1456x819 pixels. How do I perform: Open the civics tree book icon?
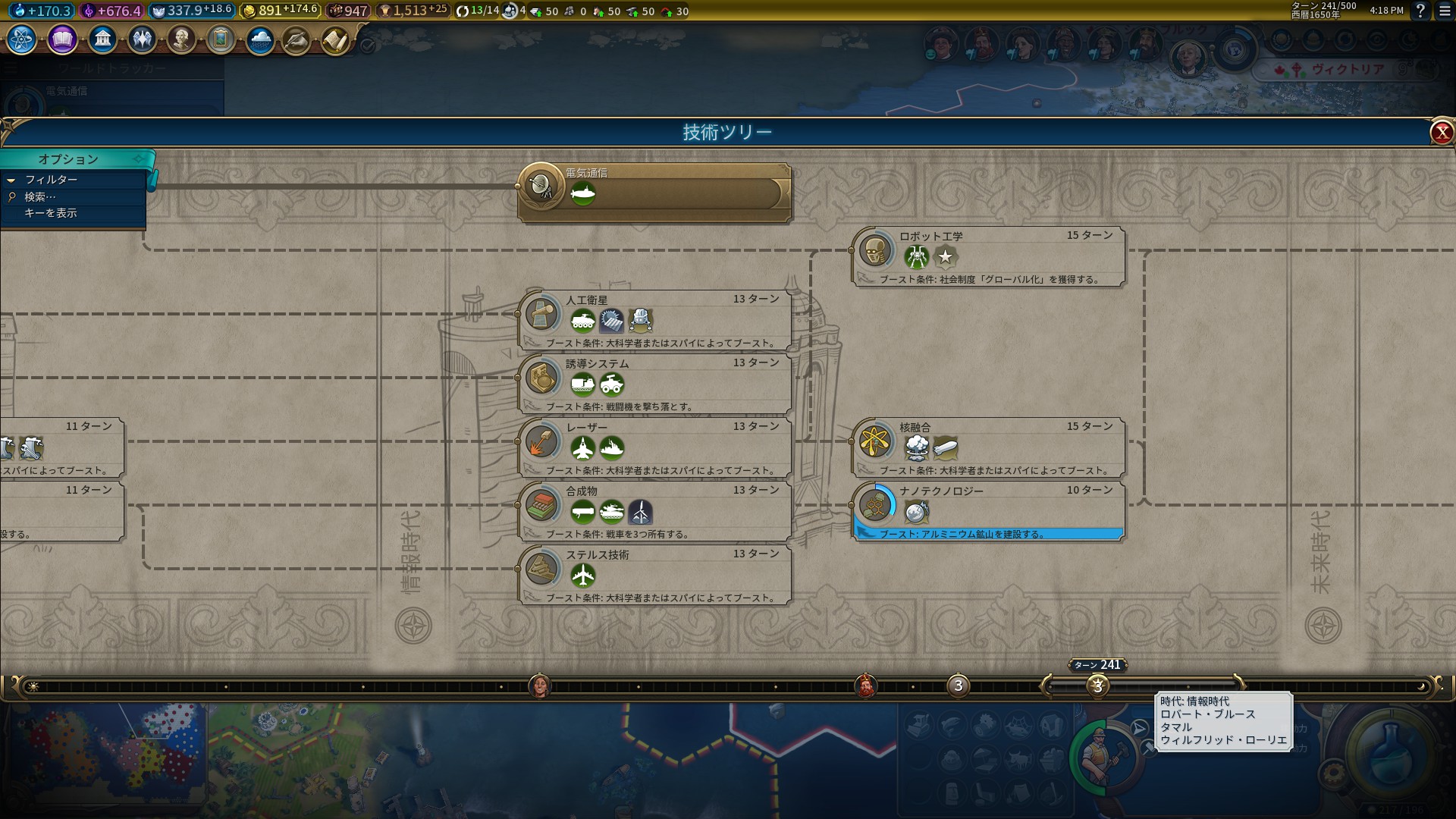tap(62, 39)
